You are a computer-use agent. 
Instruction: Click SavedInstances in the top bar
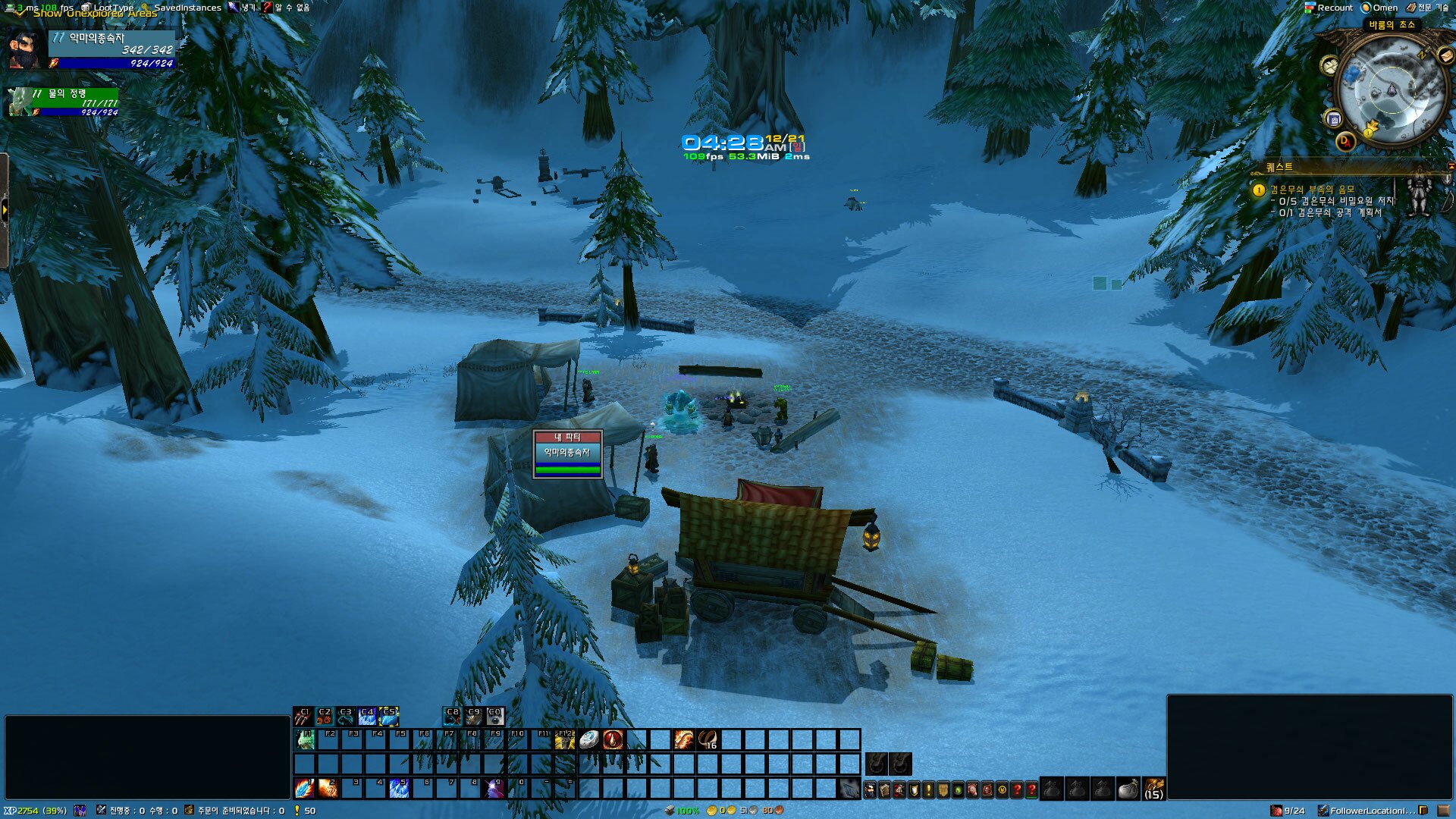point(187,8)
